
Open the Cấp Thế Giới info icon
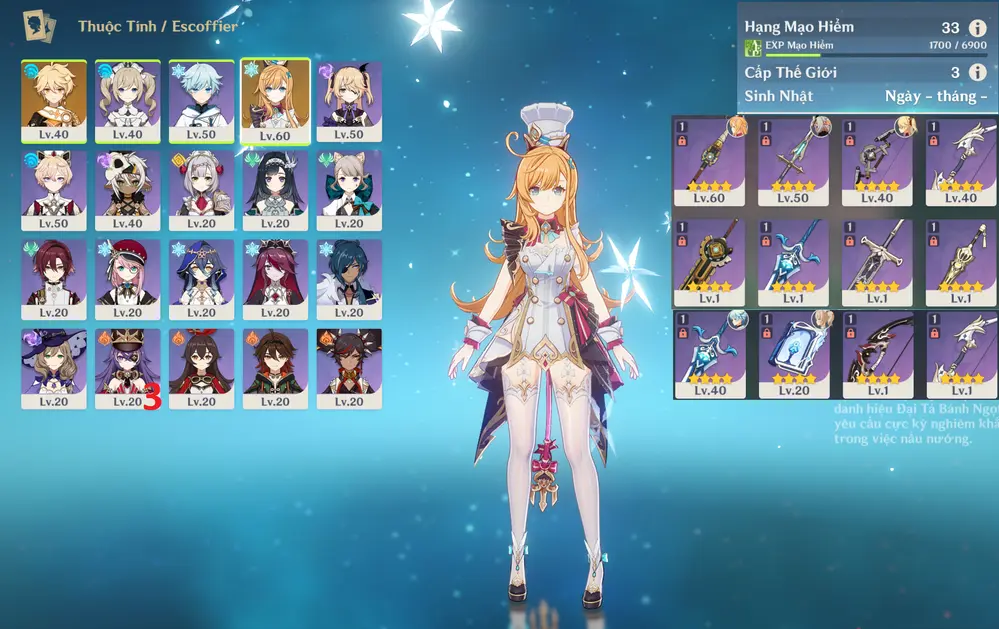[977, 72]
